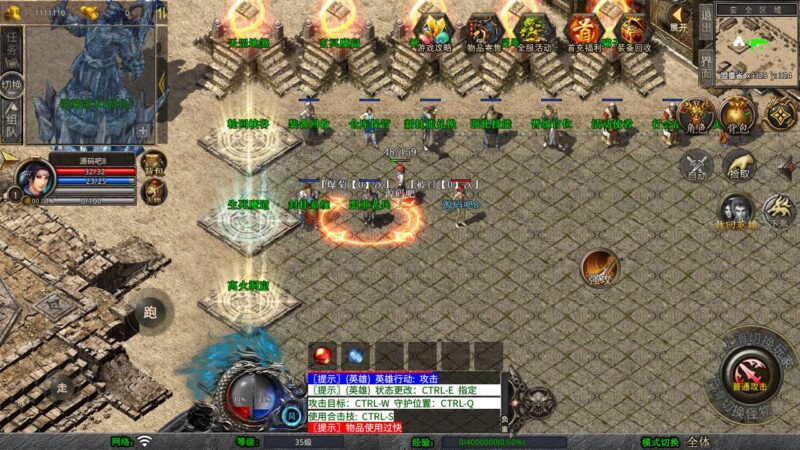
Task: Click the 退出 exit tab
Action: pos(705,20)
